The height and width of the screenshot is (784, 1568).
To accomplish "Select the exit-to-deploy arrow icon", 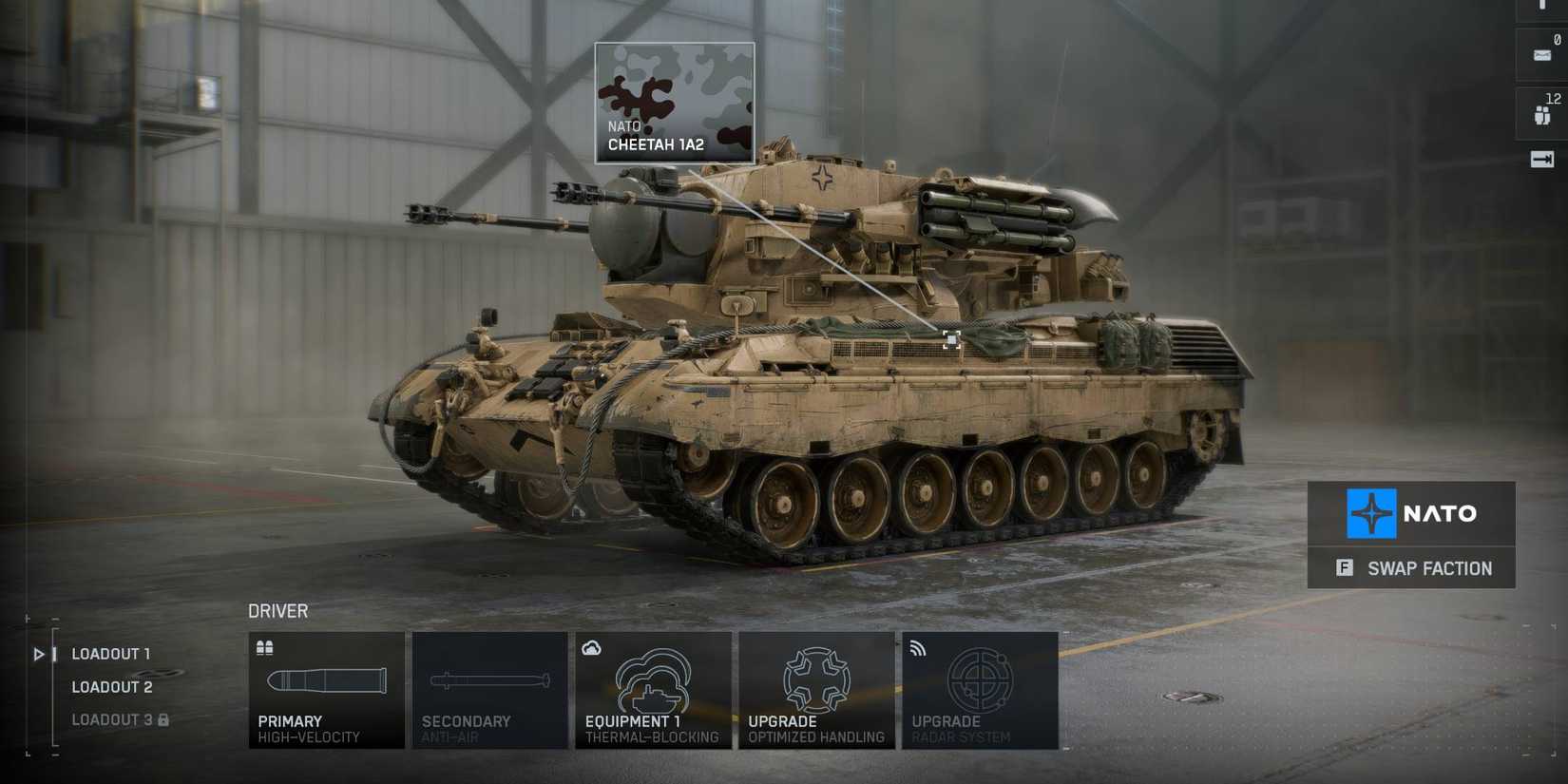I will coord(1542,160).
